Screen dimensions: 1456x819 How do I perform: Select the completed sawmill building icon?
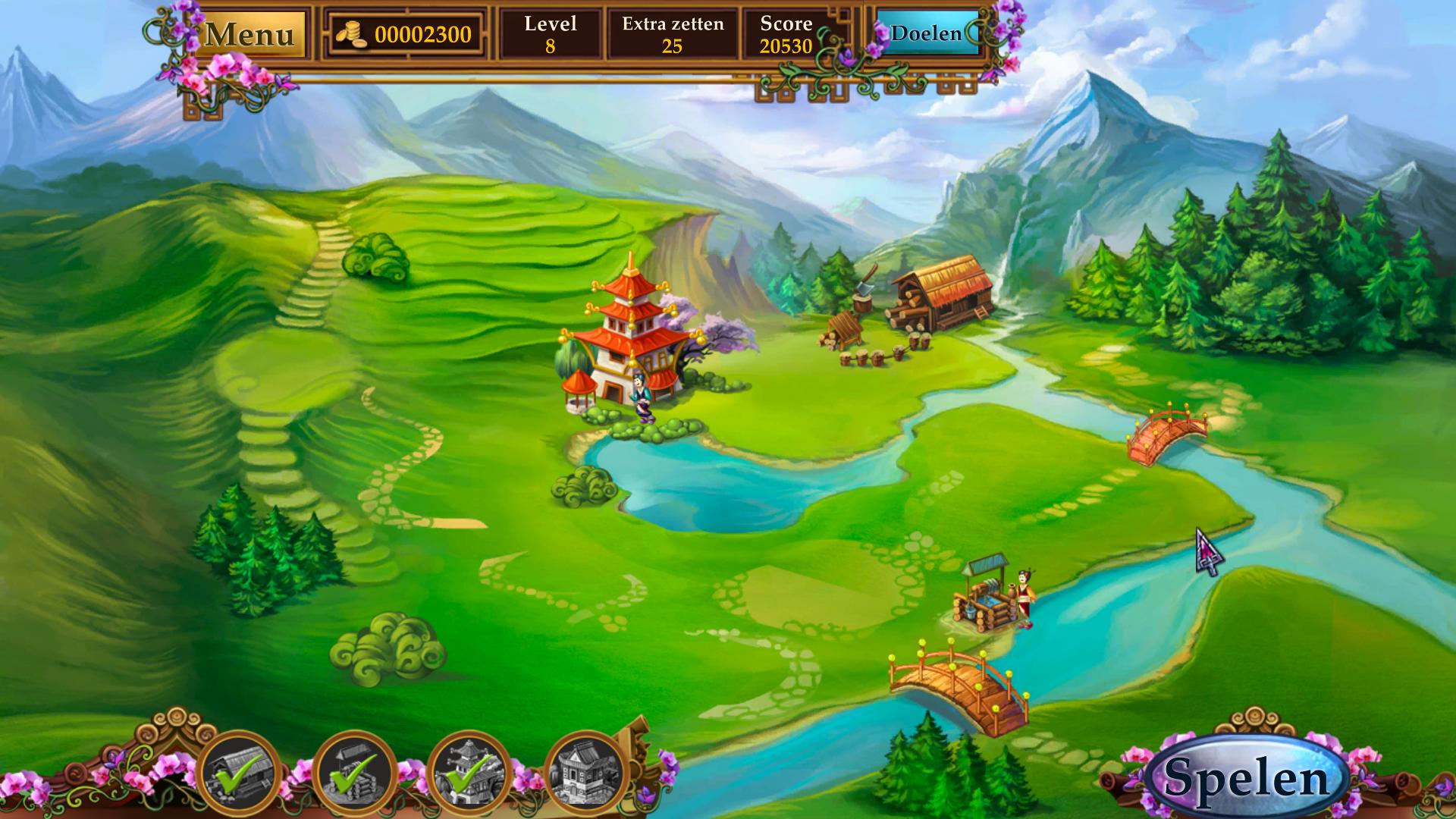click(x=238, y=770)
